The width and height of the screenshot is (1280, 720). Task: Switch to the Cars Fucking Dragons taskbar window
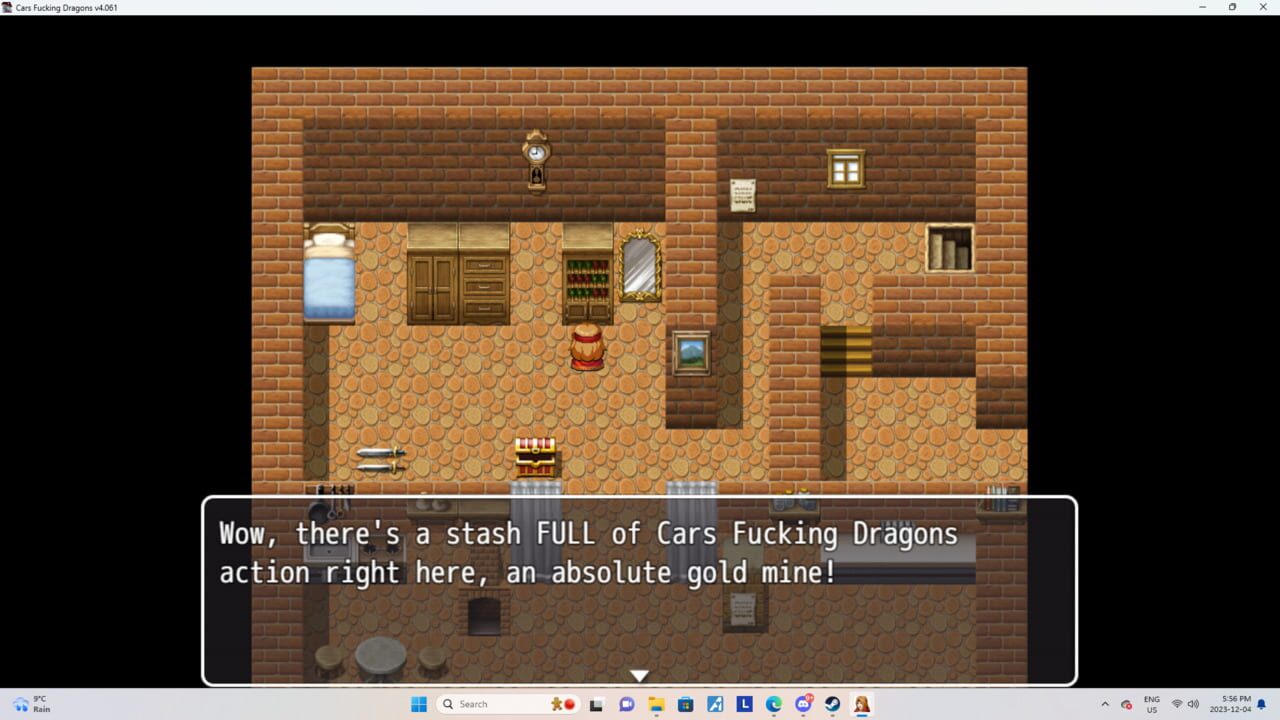861,703
